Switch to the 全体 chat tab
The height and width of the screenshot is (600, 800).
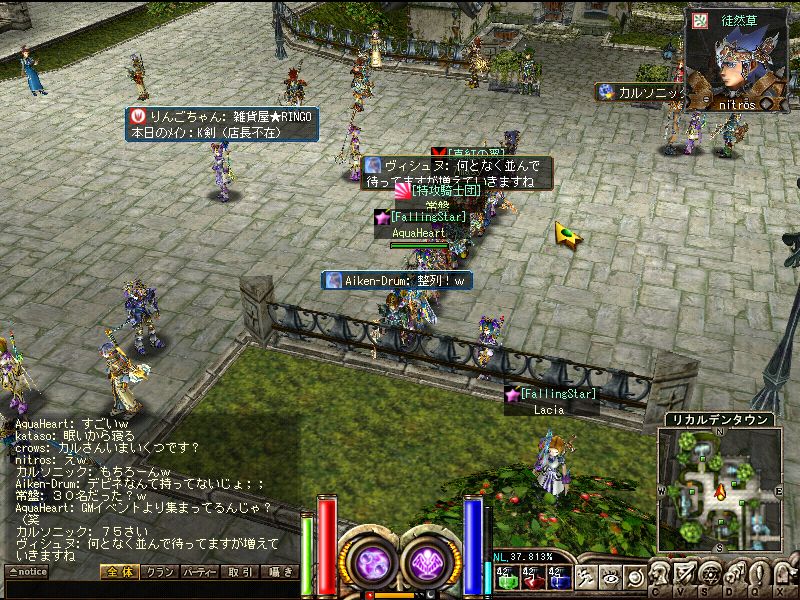click(x=118, y=572)
